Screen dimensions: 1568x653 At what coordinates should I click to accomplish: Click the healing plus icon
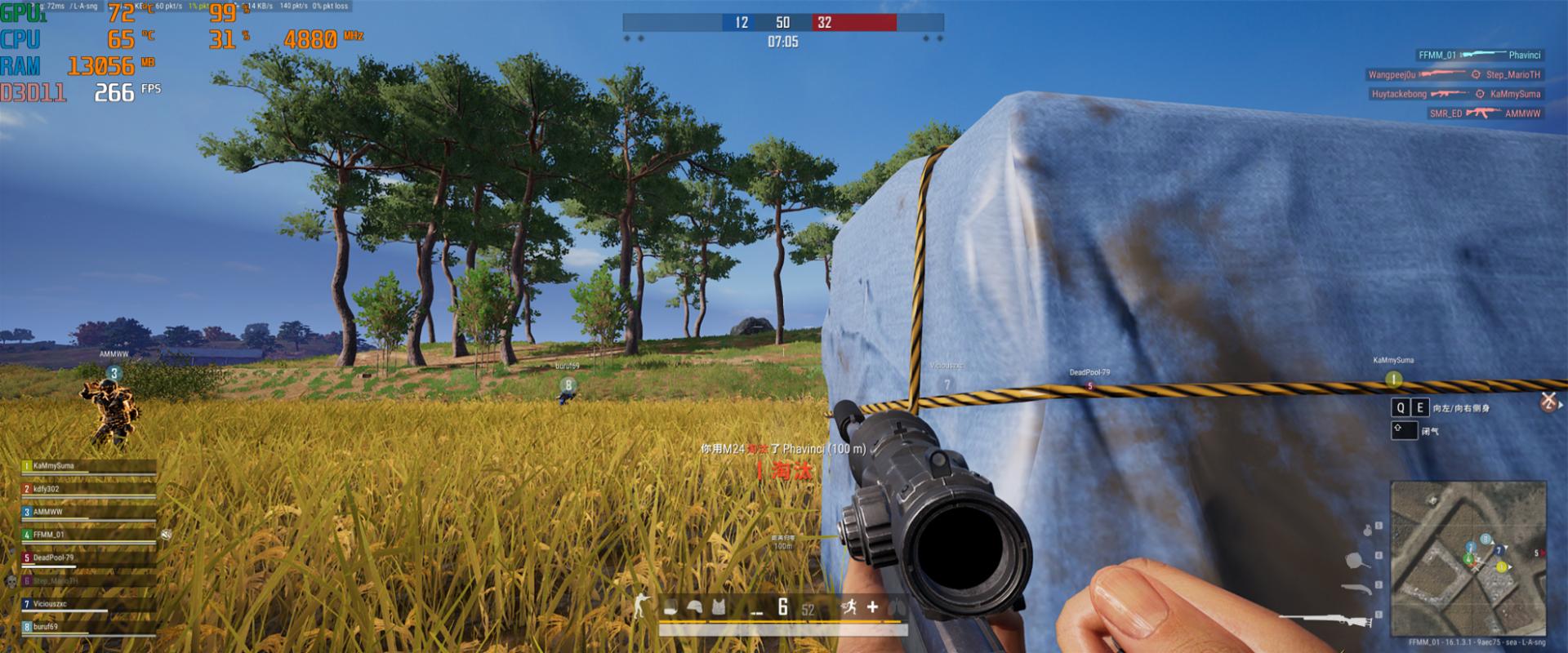[872, 606]
